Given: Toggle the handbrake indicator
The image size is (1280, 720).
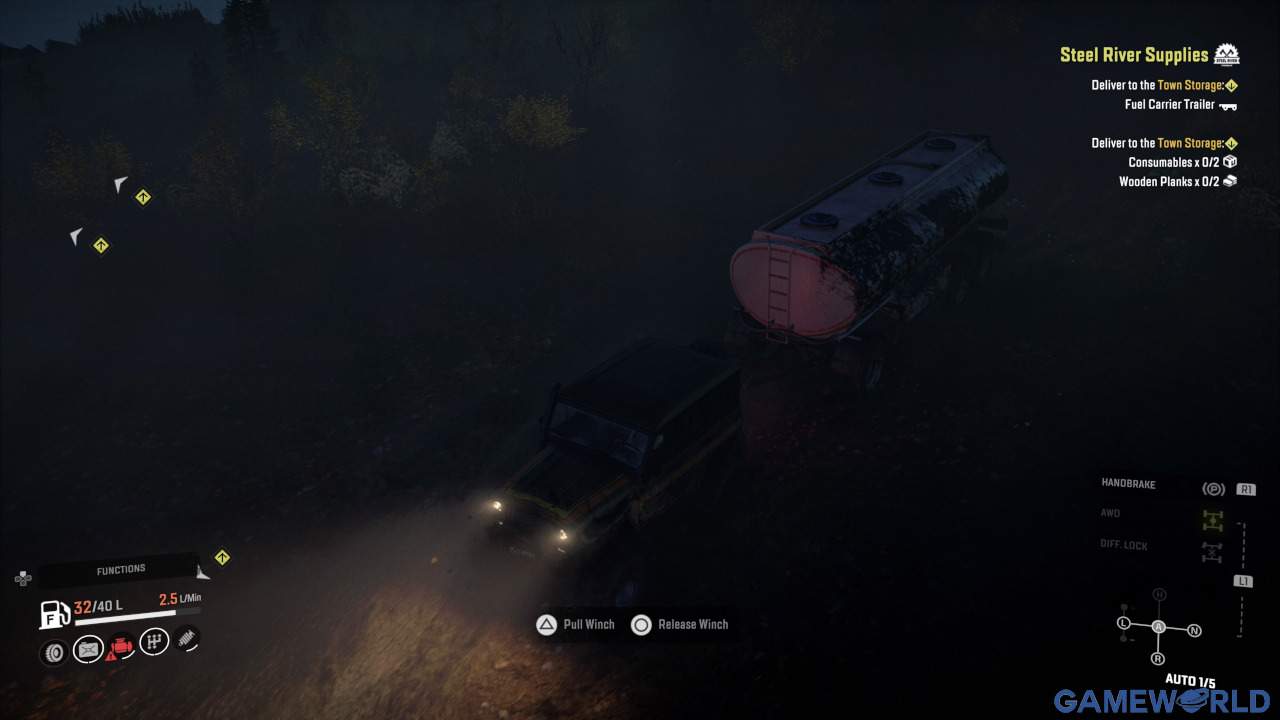Looking at the screenshot, I should 1213,489.
